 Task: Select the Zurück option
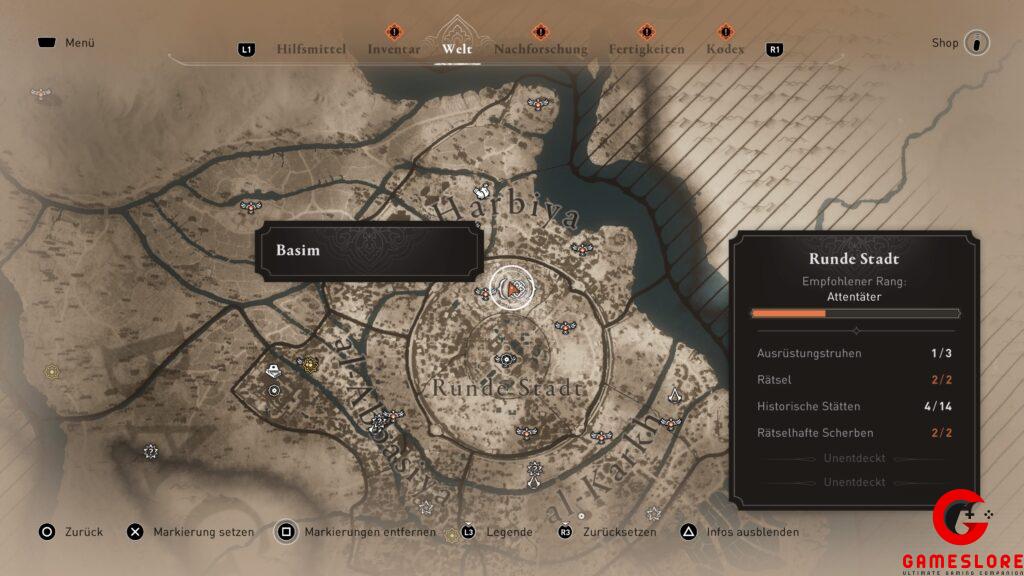tap(70, 532)
